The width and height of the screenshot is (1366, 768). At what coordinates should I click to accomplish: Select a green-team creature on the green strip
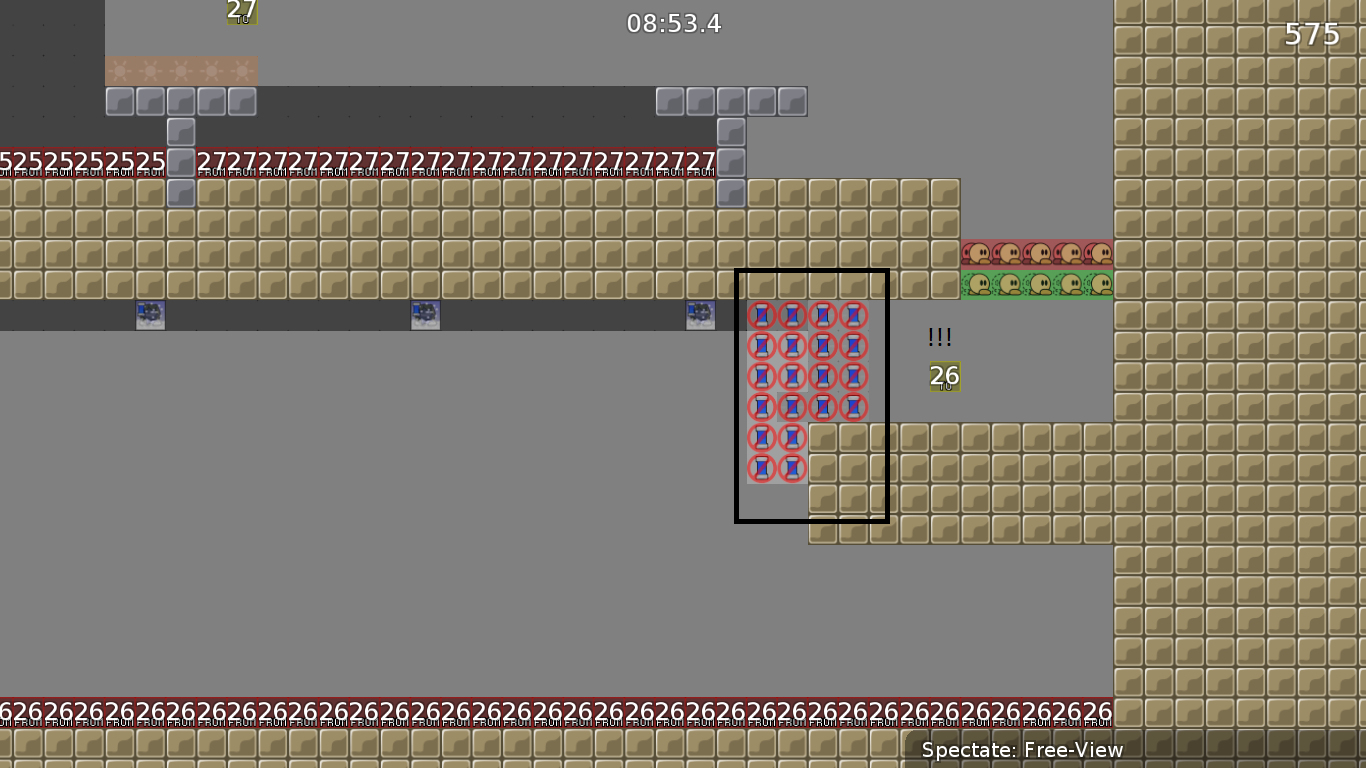click(1010, 283)
